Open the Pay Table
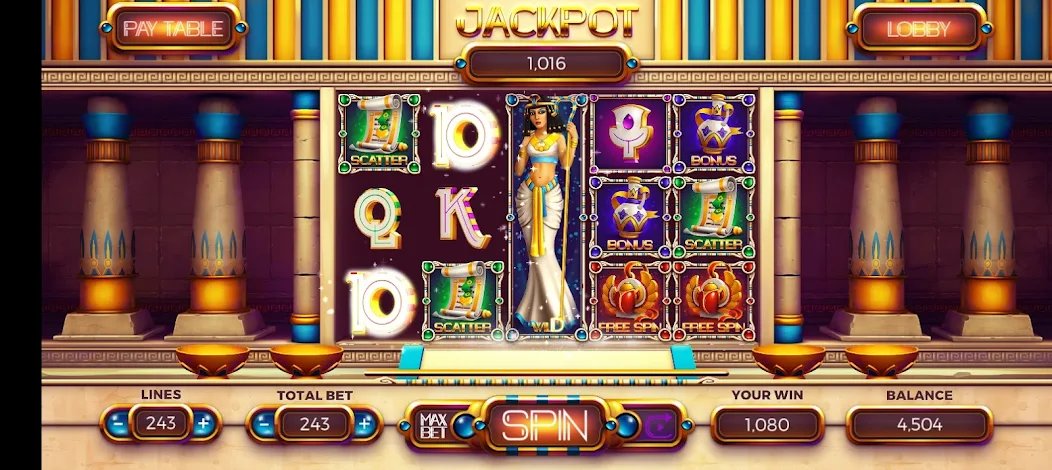 click(173, 29)
